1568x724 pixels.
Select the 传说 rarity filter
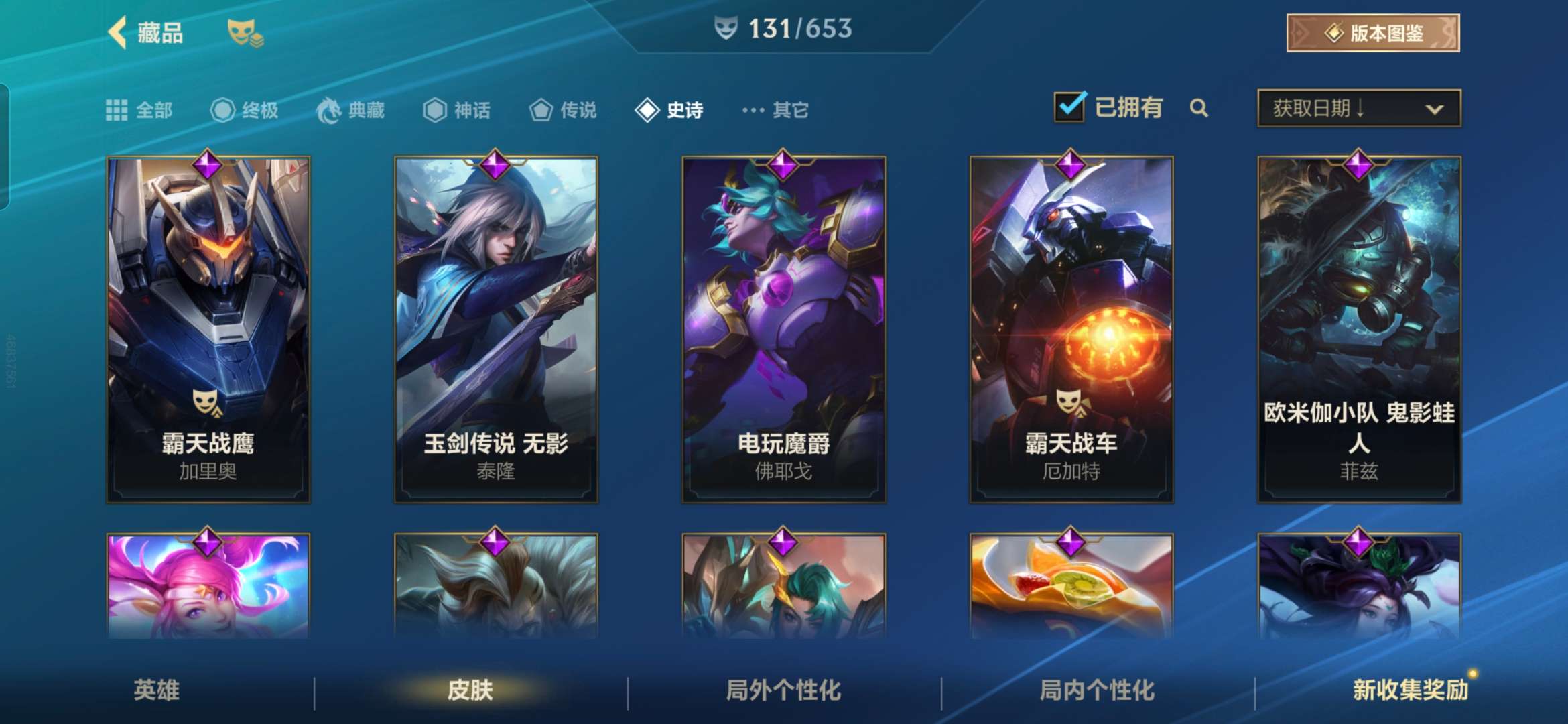(x=563, y=110)
